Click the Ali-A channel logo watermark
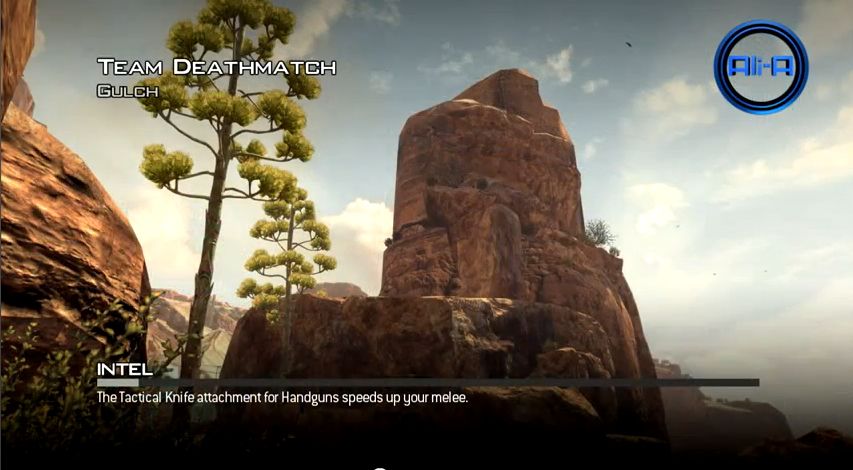853x470 pixels. click(x=761, y=66)
